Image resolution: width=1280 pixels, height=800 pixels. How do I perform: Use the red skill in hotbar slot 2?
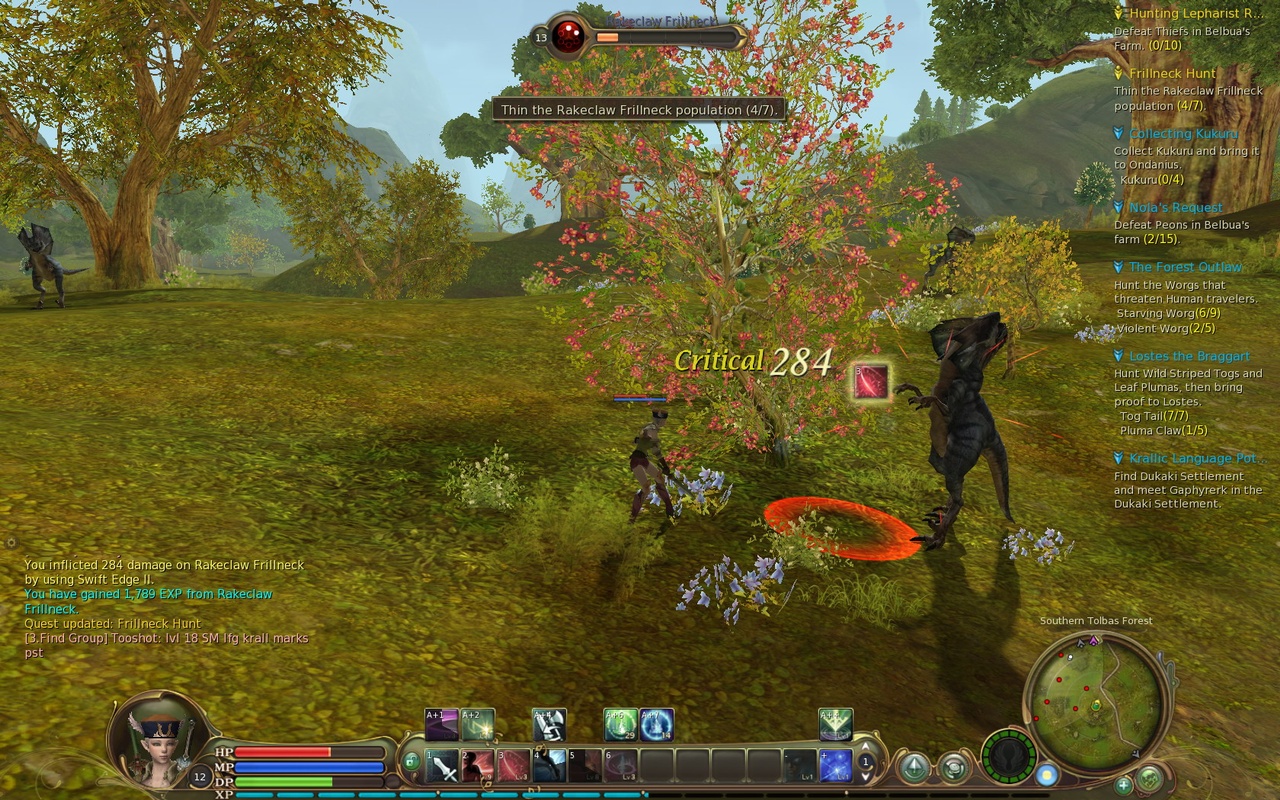click(476, 764)
